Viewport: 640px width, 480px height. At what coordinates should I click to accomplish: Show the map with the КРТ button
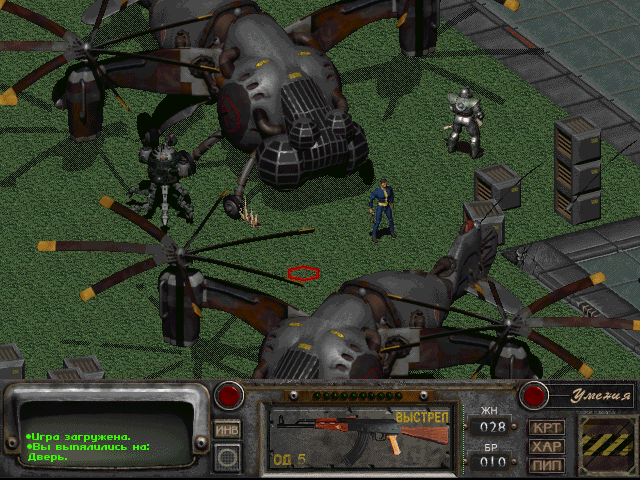pos(547,428)
